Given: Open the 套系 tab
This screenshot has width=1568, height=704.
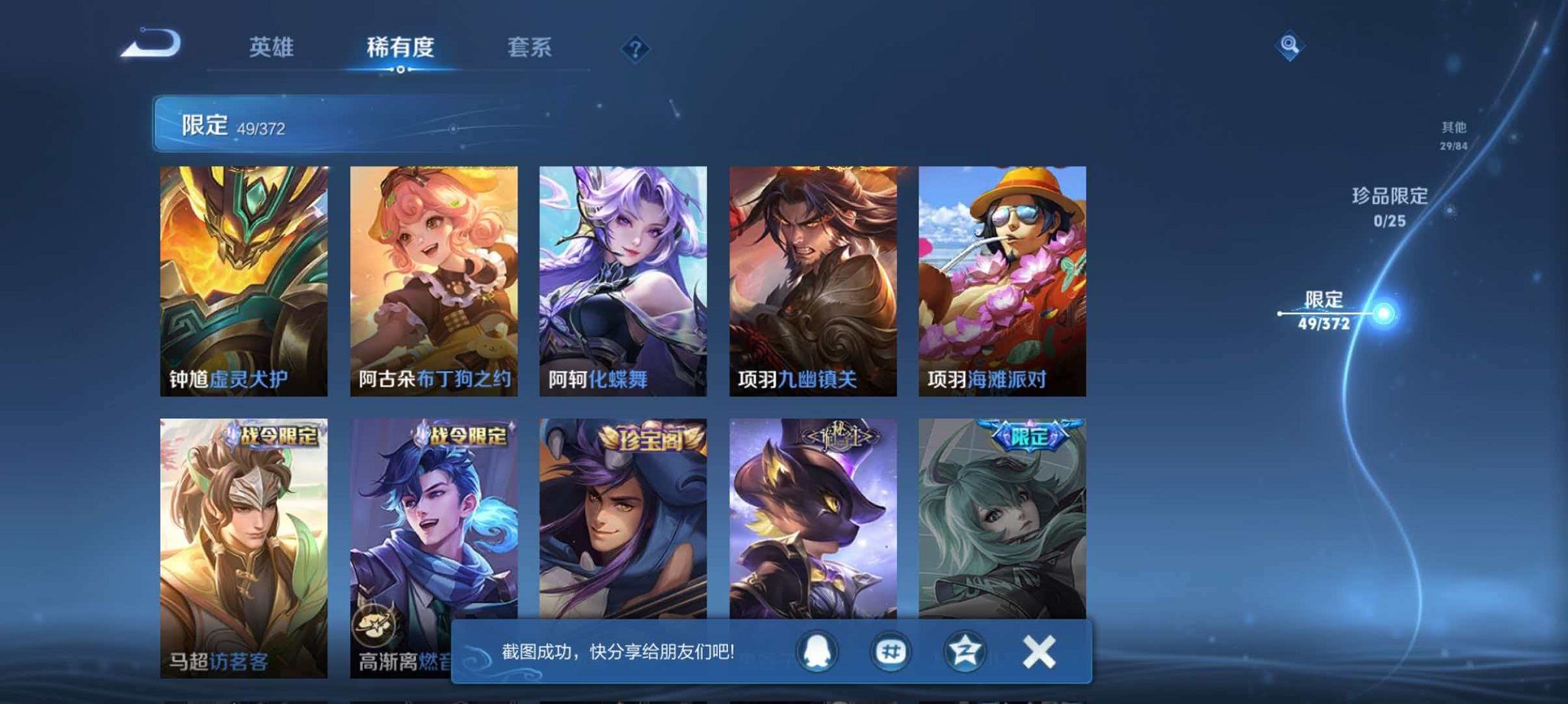Looking at the screenshot, I should [529, 47].
